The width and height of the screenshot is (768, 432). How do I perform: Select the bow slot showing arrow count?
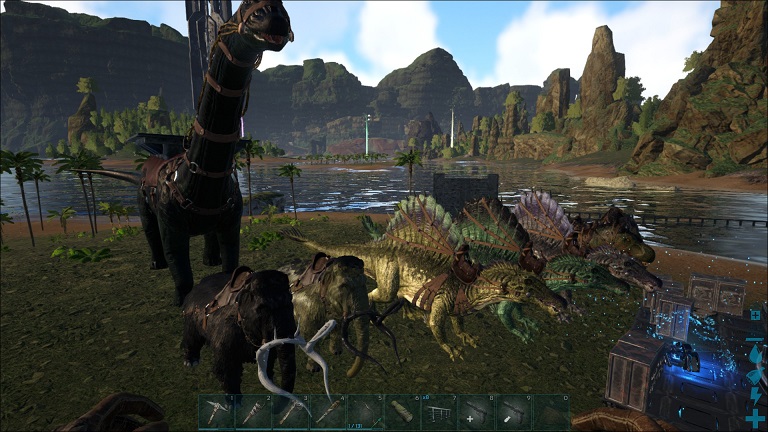tap(365, 412)
